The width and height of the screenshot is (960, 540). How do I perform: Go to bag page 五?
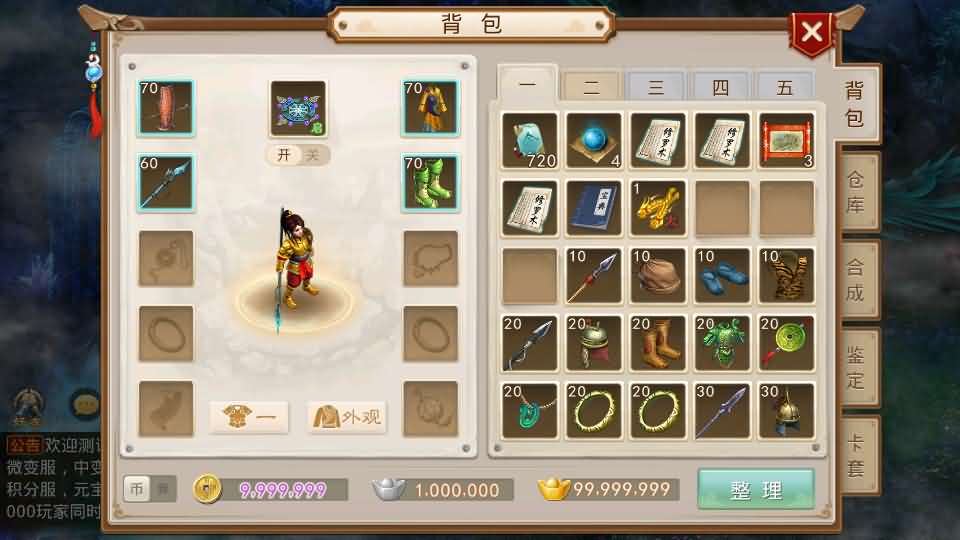(785, 88)
